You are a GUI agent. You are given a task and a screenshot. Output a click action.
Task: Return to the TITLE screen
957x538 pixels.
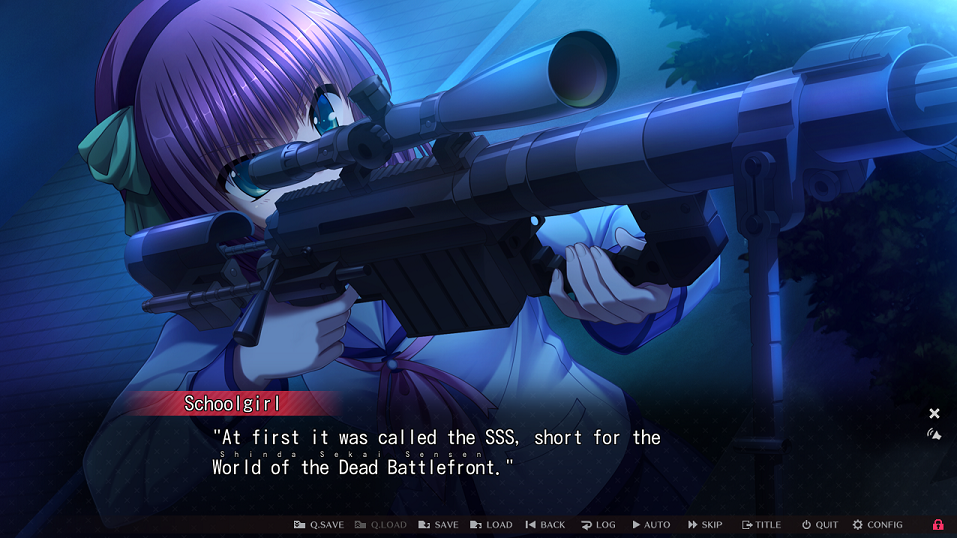click(x=761, y=525)
